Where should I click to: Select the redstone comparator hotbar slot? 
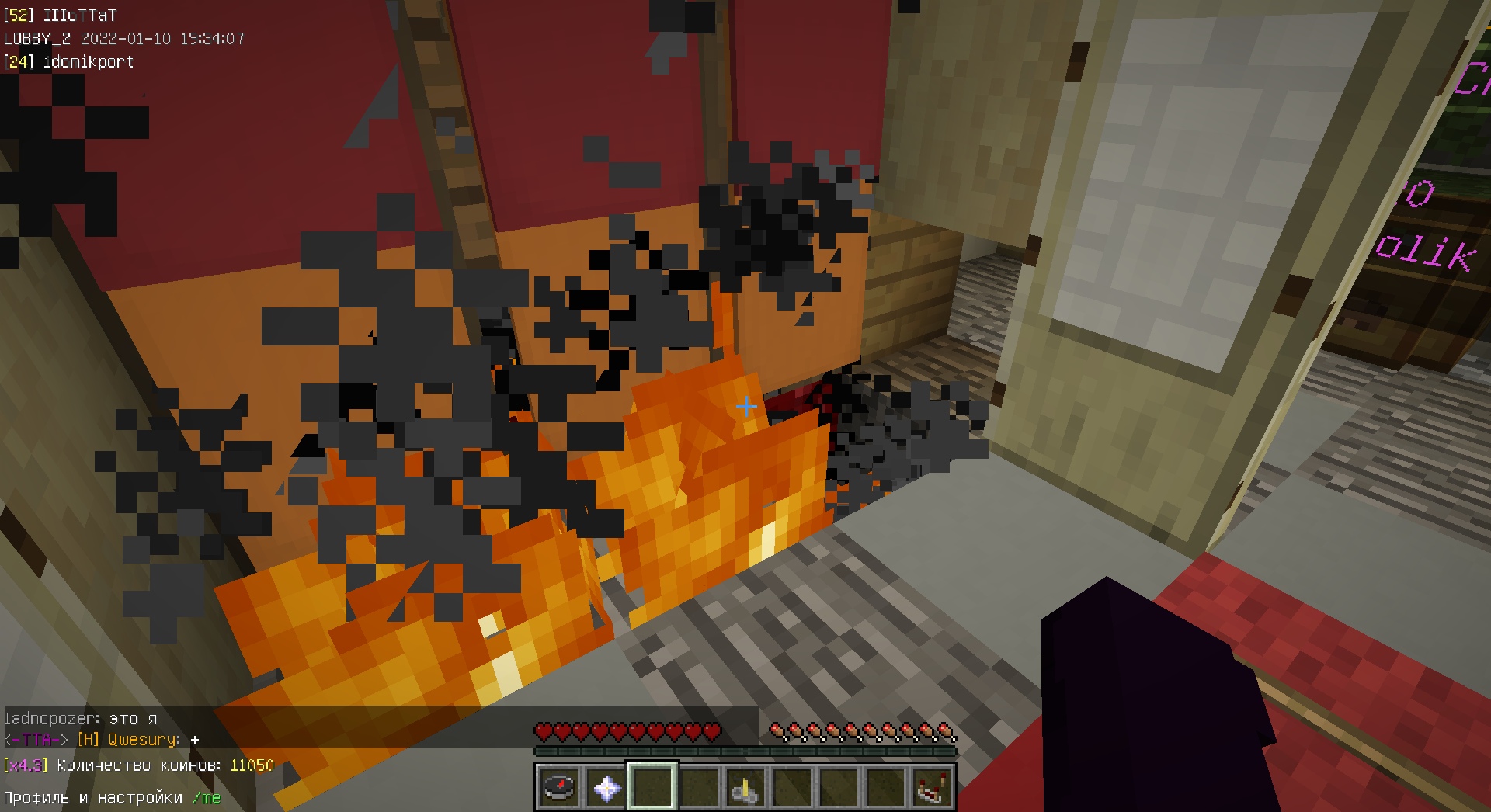pyautogui.click(x=932, y=788)
